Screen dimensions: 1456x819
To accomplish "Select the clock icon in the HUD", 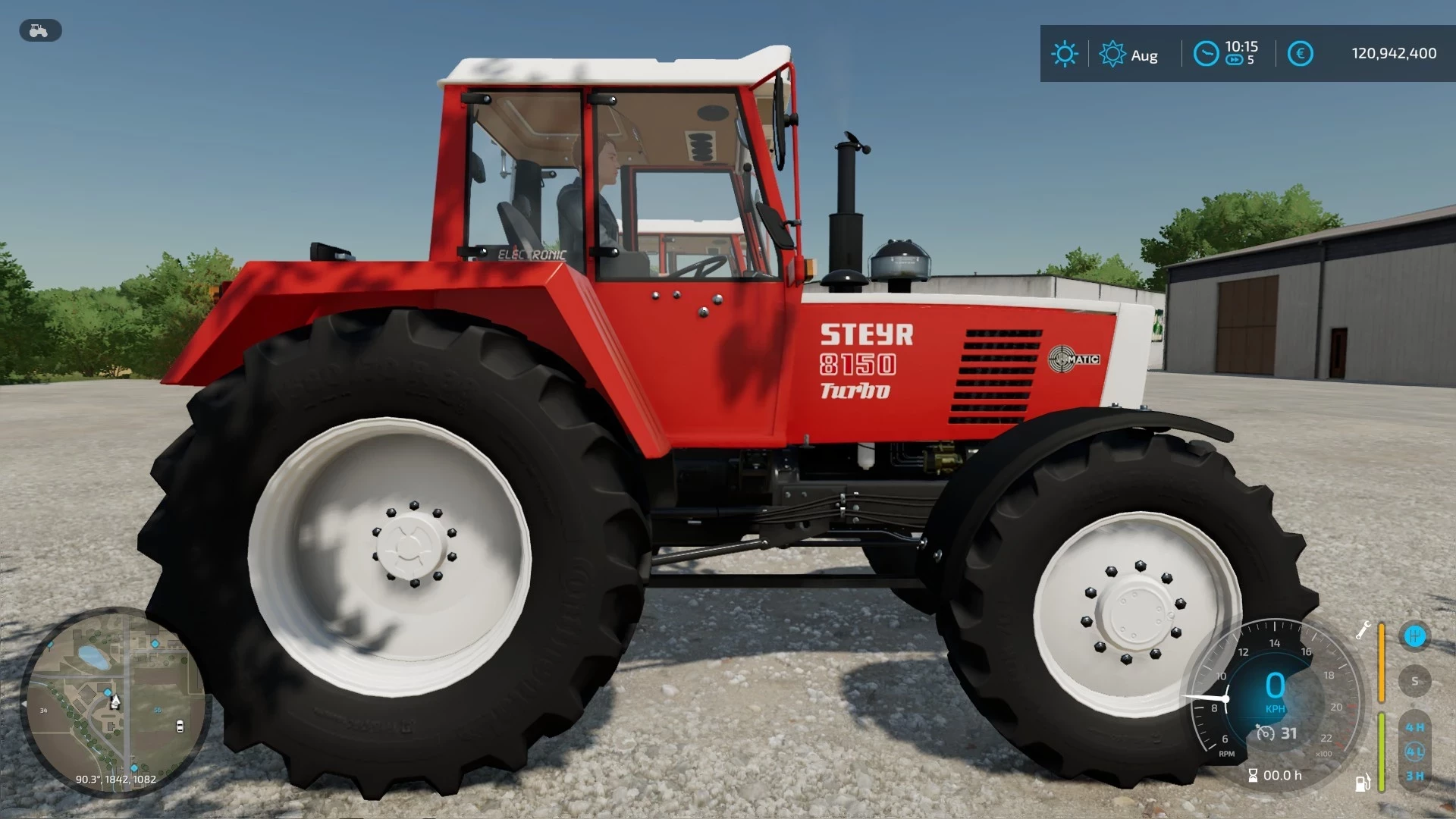I will 1206,53.
